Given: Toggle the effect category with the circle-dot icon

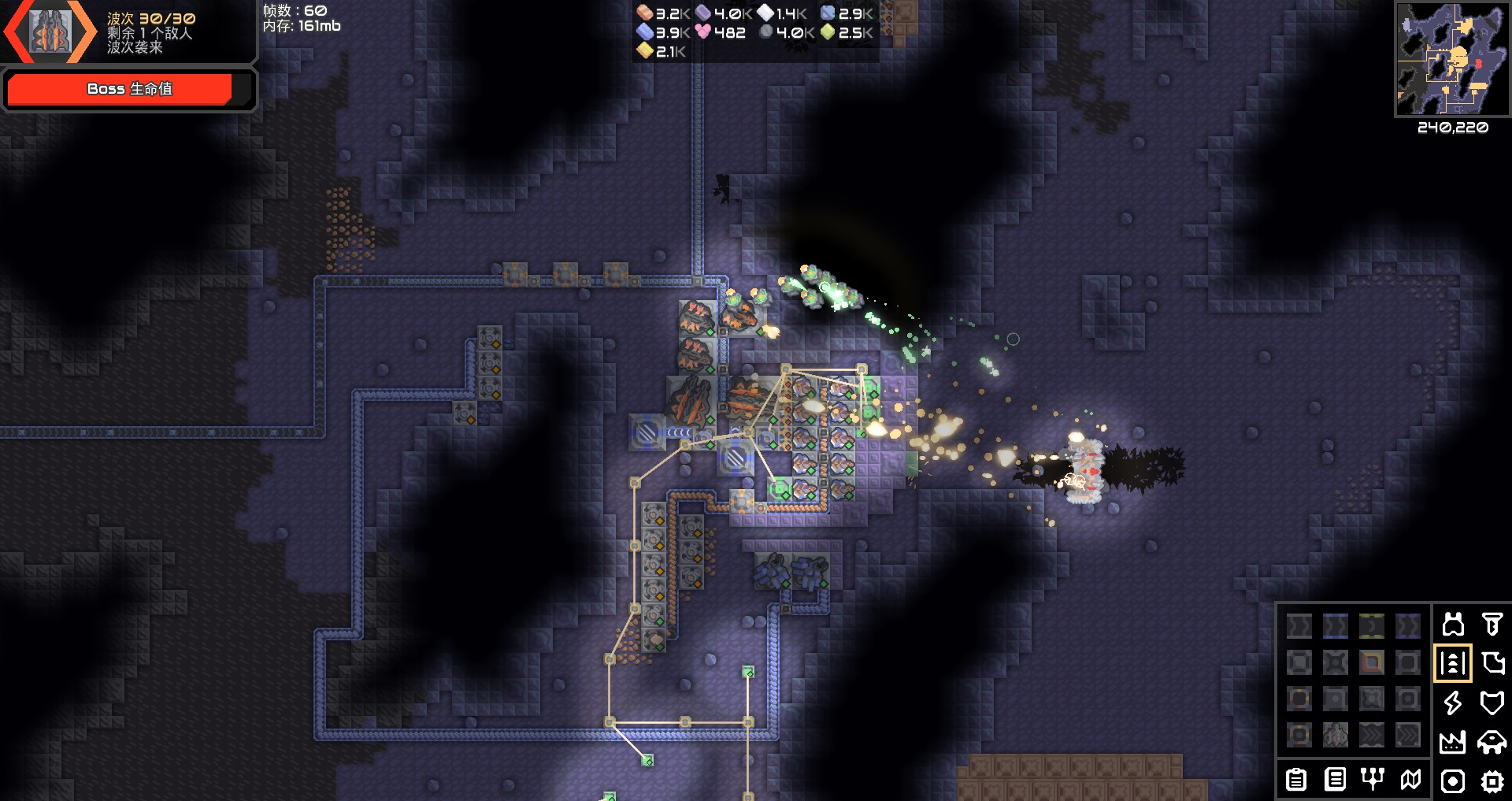Looking at the screenshot, I should pyautogui.click(x=1453, y=781).
